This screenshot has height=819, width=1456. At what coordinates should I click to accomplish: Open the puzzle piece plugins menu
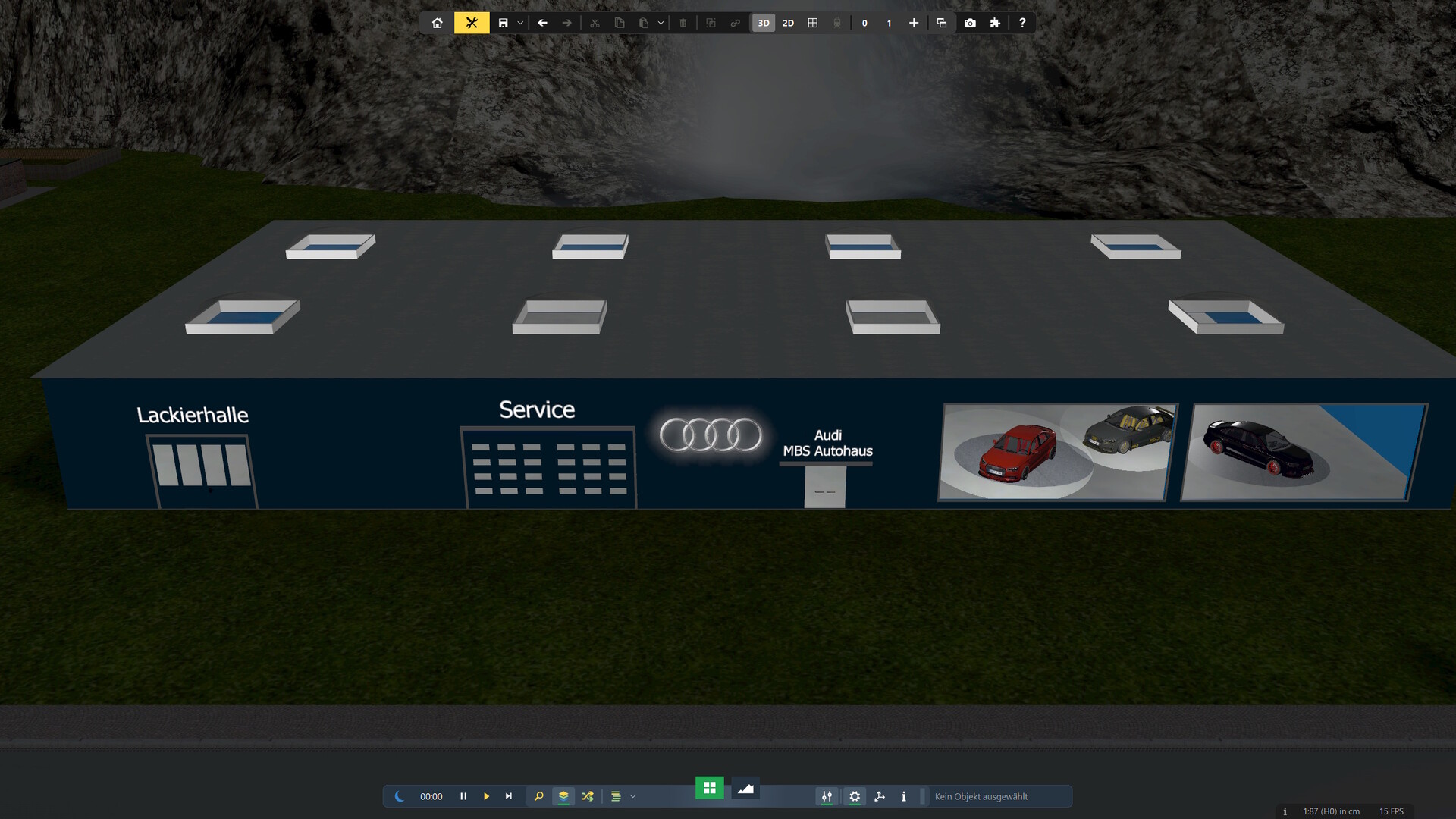coord(995,23)
